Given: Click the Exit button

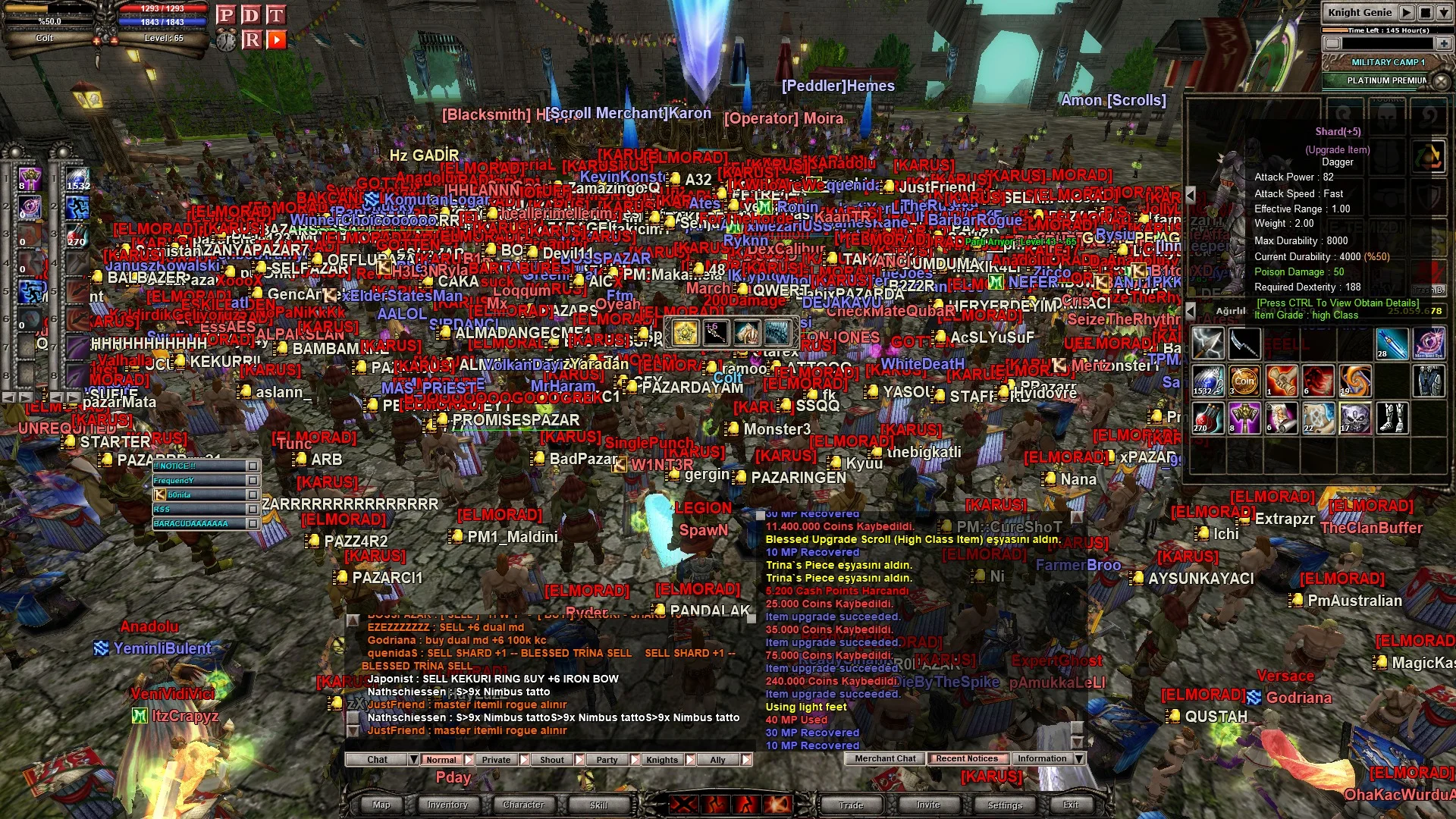Looking at the screenshot, I should coord(1071,805).
